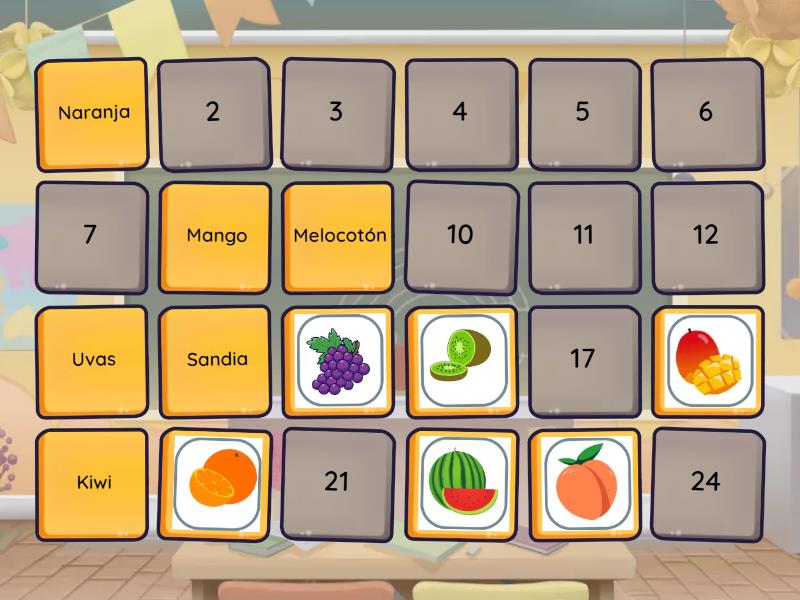Image resolution: width=800 pixels, height=600 pixels.
Task: Select the Naranja word tile
Action: click(x=92, y=113)
